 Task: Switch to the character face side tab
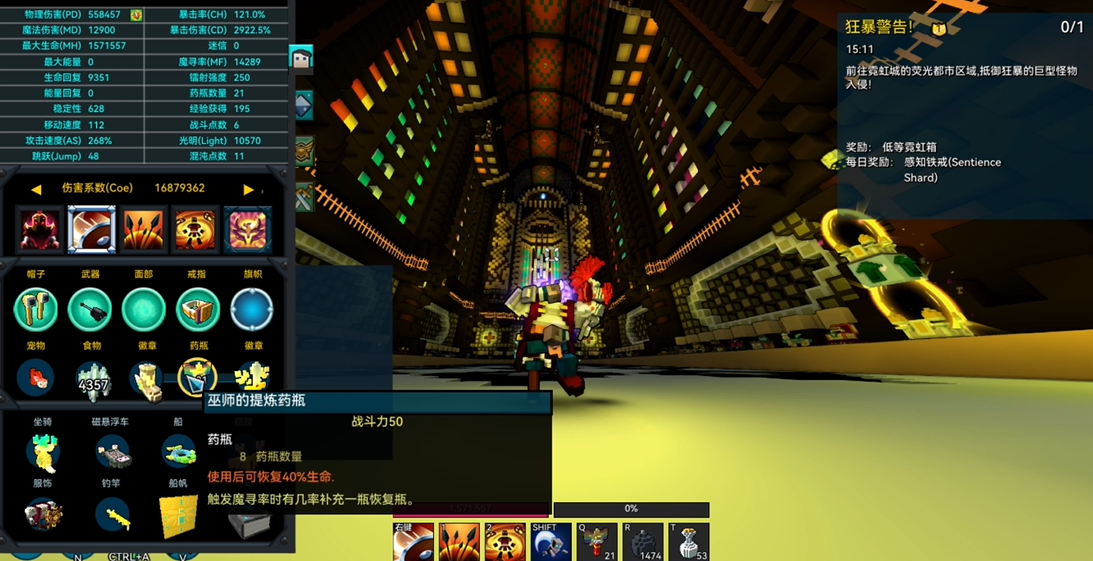[301, 59]
